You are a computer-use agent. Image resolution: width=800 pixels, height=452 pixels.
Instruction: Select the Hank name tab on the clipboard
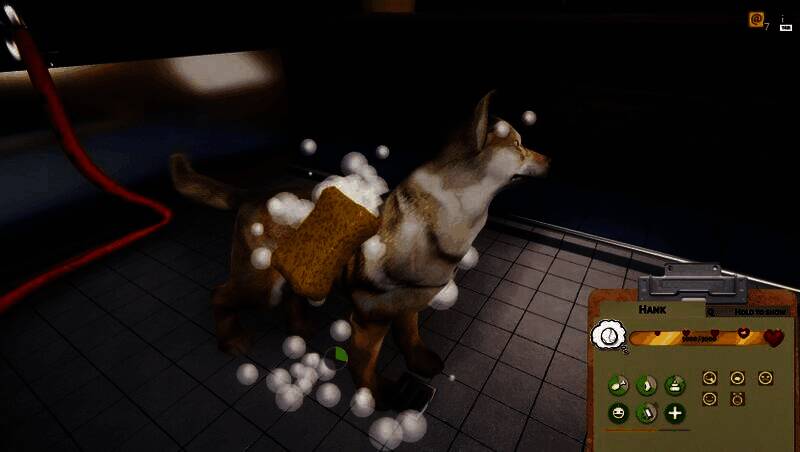tap(653, 311)
